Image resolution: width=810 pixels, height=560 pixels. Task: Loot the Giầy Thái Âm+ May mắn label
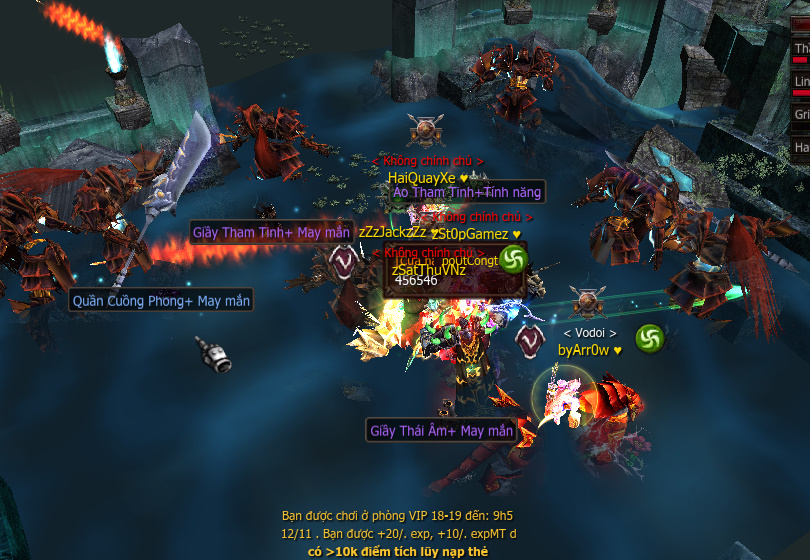(441, 431)
